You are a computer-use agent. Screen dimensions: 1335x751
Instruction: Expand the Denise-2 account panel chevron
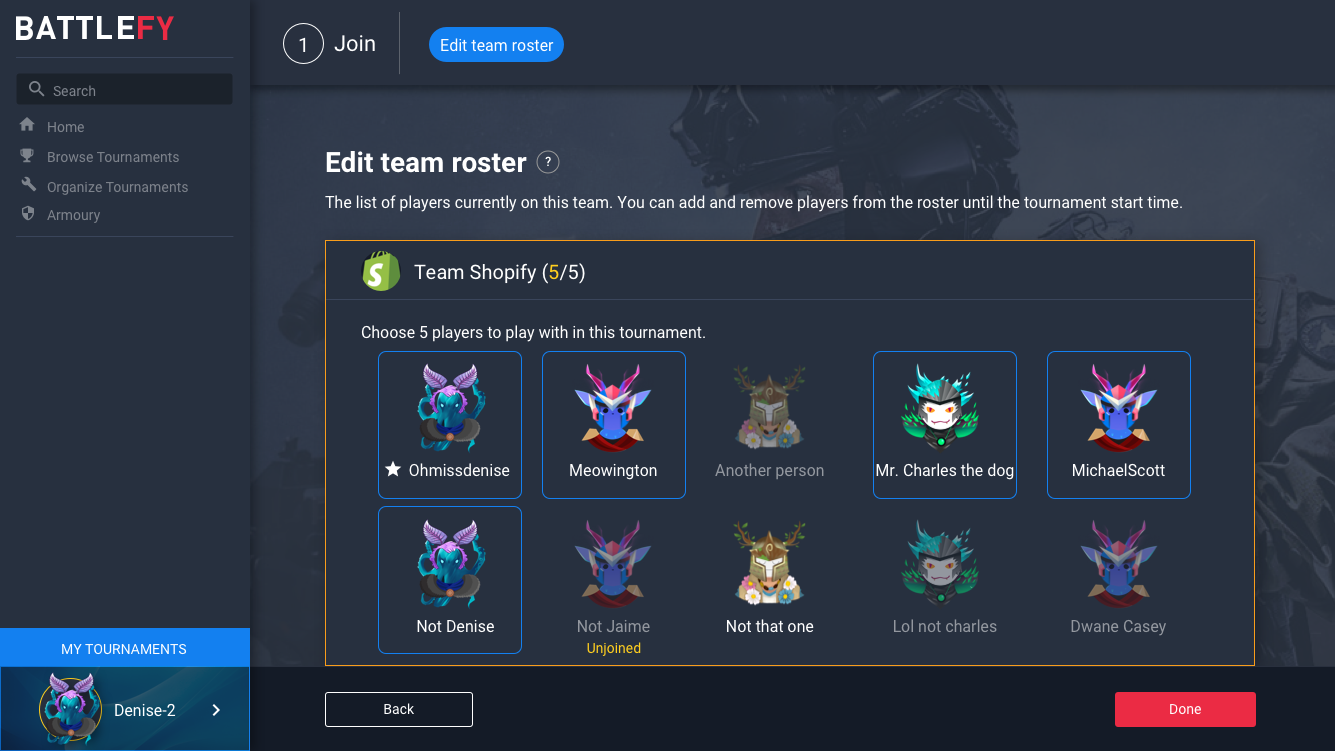point(215,710)
